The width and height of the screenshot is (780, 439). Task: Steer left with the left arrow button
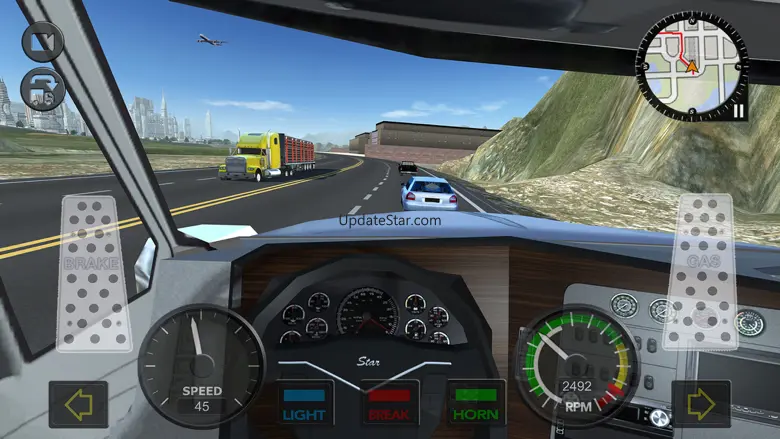click(x=78, y=404)
